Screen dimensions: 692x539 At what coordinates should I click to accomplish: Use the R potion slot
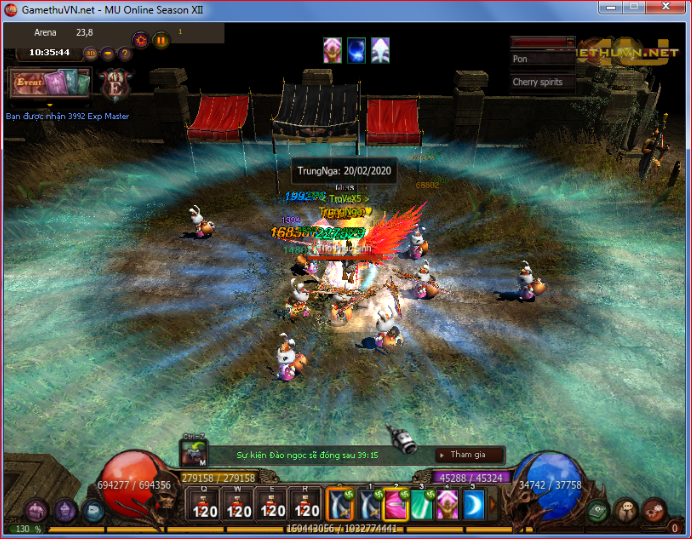(x=306, y=505)
